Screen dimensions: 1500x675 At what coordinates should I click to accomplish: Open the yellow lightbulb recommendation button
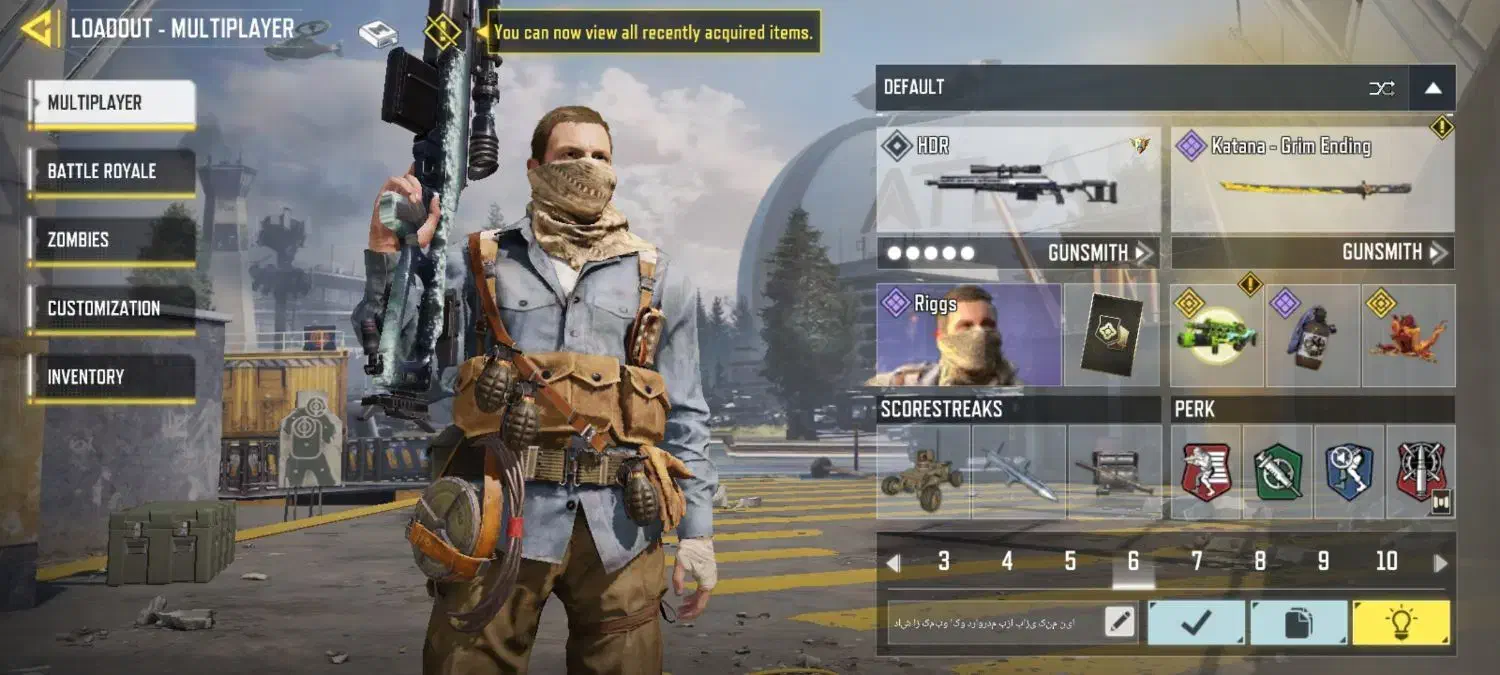tap(1400, 622)
